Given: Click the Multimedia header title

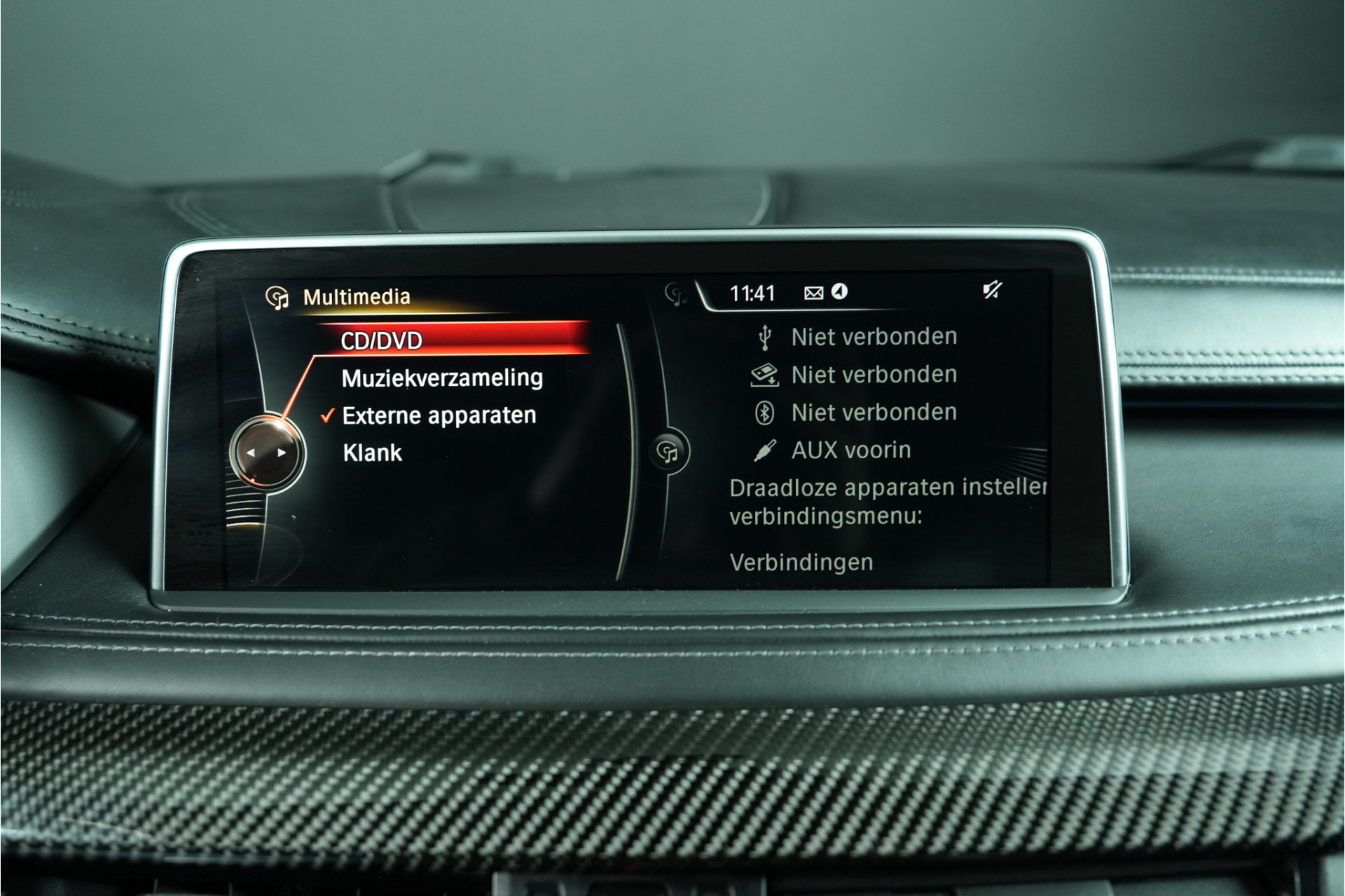Looking at the screenshot, I should [356, 297].
